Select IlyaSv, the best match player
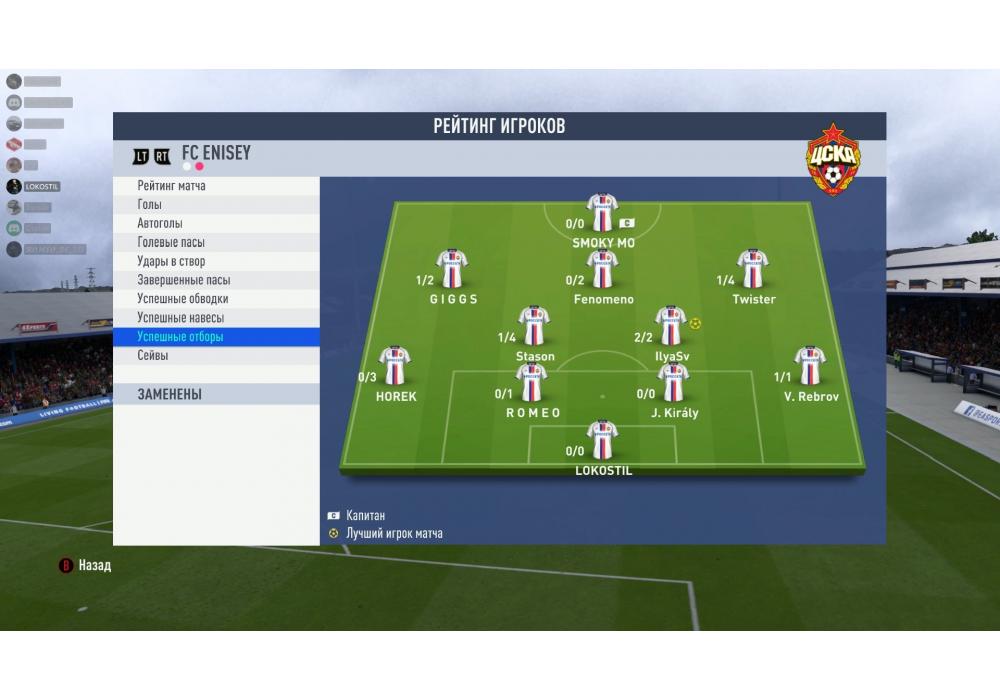Viewport: 1000px width, 700px height. (670, 326)
